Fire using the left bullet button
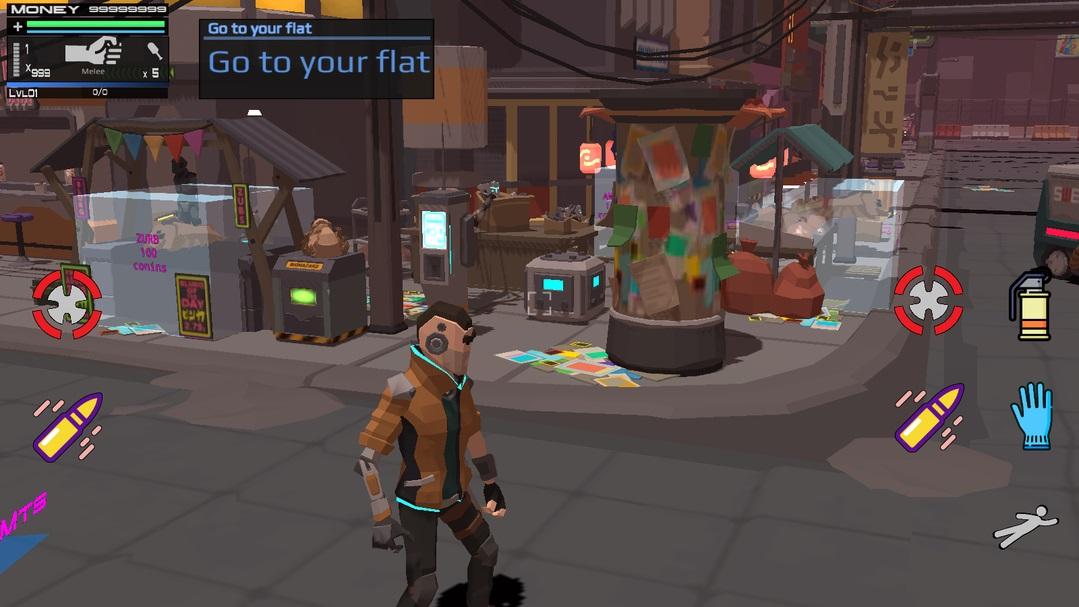Viewport: 1079px width, 607px height. [x=68, y=426]
